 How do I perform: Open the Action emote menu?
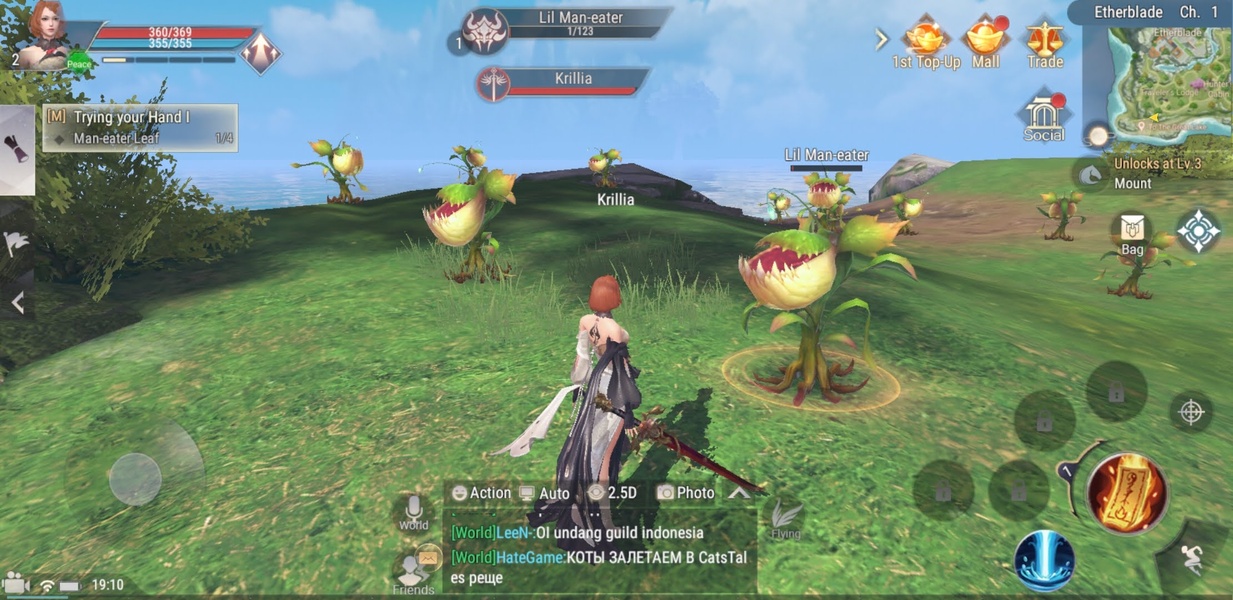480,493
